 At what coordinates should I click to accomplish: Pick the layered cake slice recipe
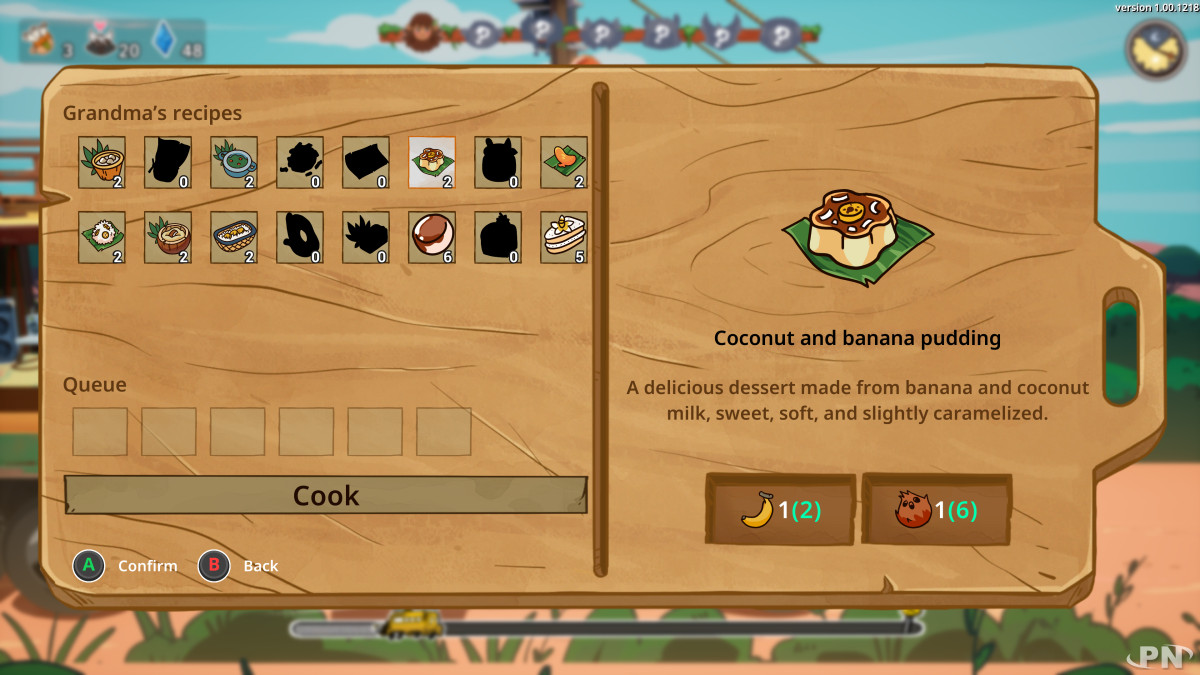(x=564, y=237)
